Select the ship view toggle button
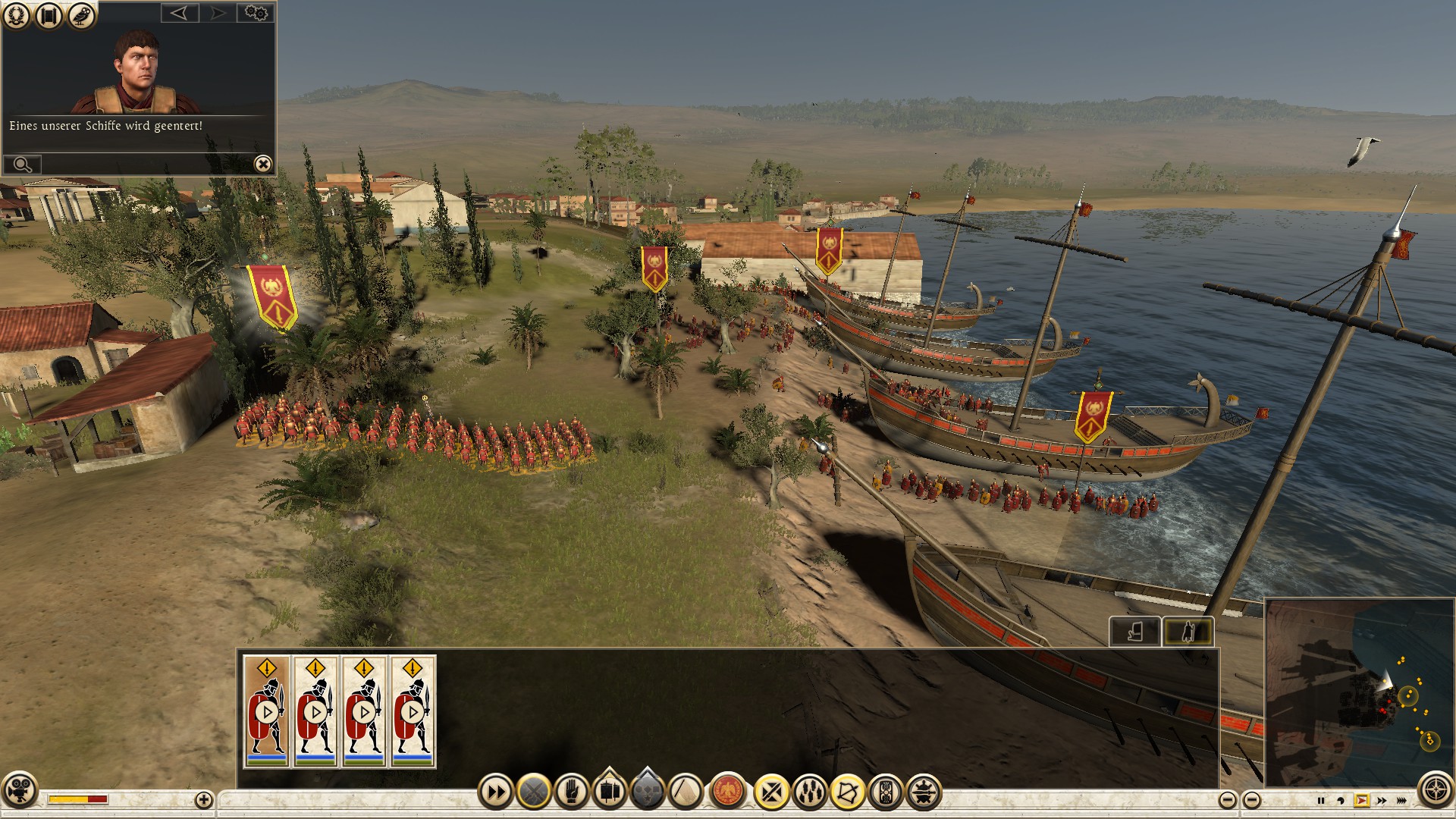This screenshot has height=819, width=1456. click(1134, 631)
